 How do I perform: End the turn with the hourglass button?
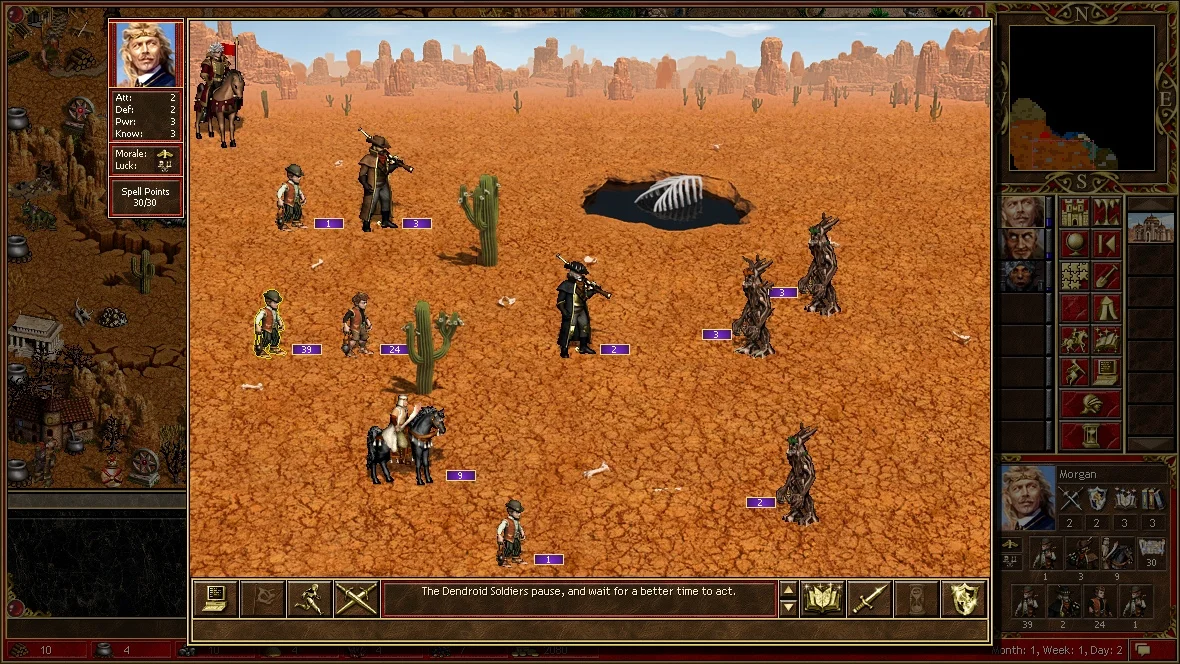pos(1091,436)
